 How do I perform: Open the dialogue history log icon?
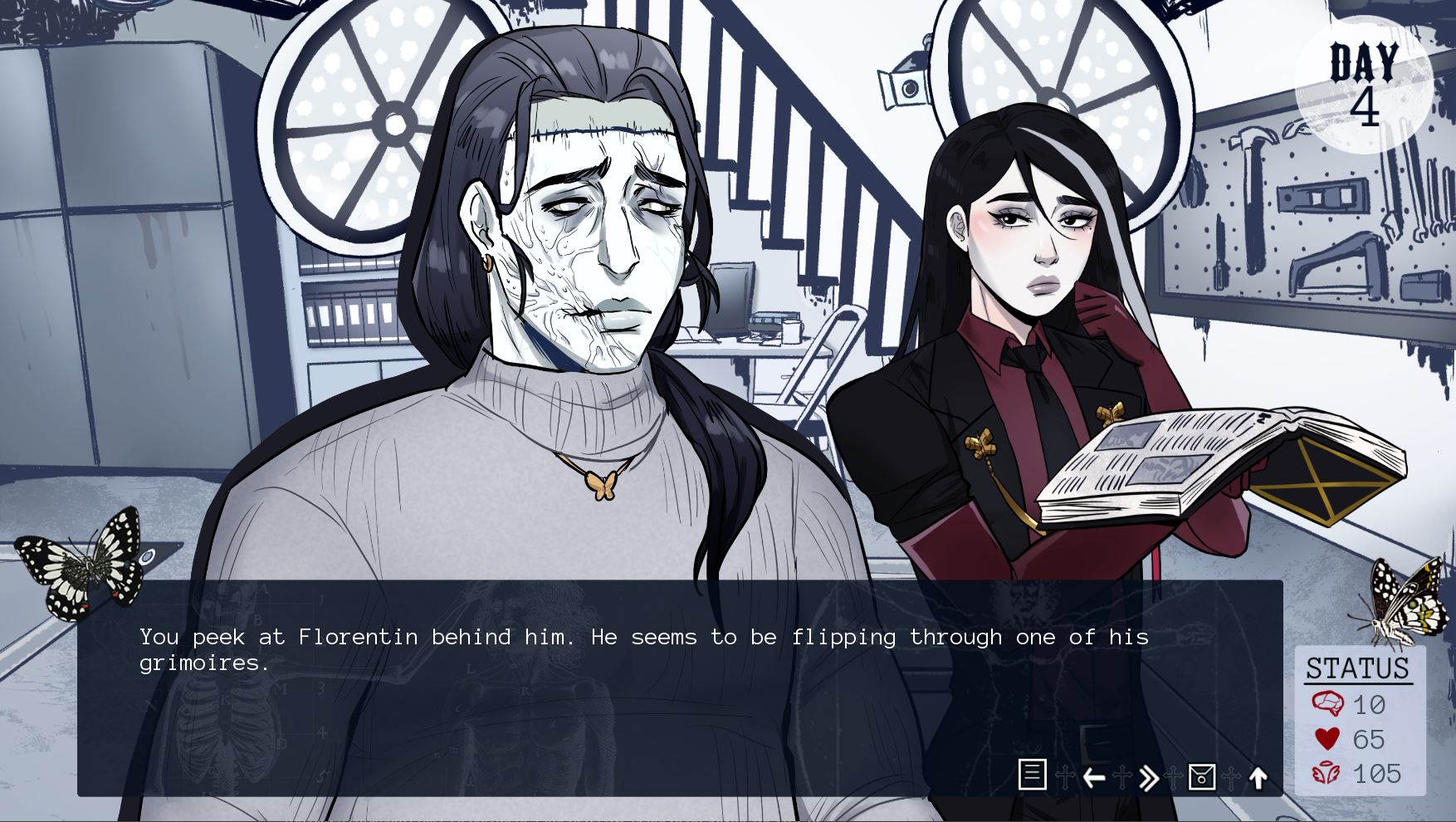tap(1032, 775)
